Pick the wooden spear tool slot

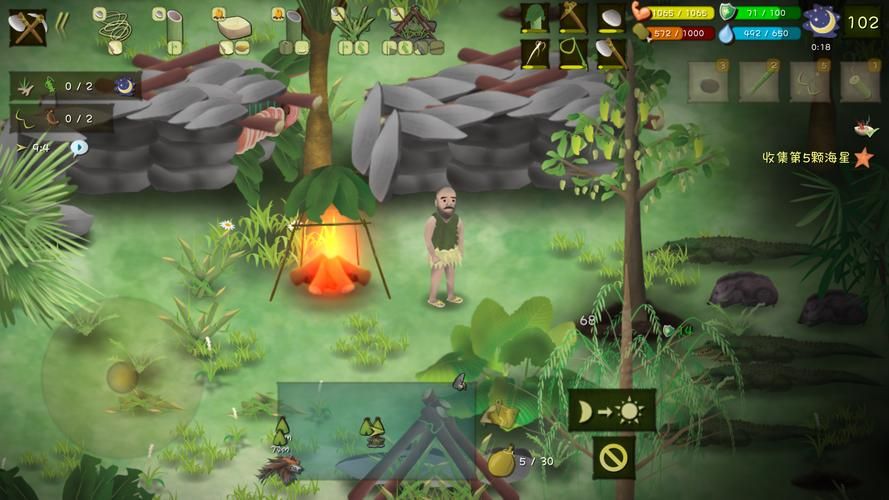click(x=573, y=17)
